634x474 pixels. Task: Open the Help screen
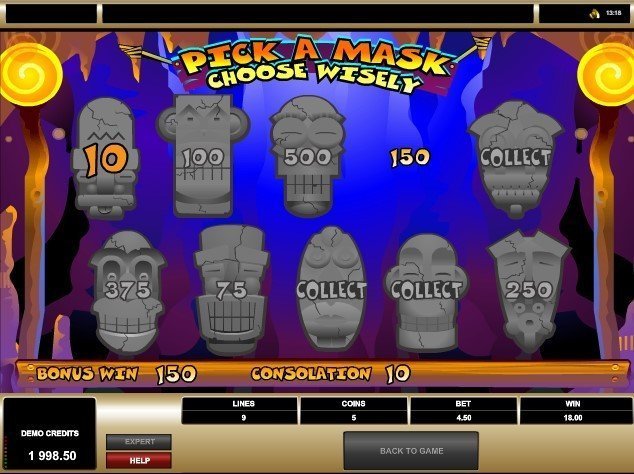coord(139,460)
